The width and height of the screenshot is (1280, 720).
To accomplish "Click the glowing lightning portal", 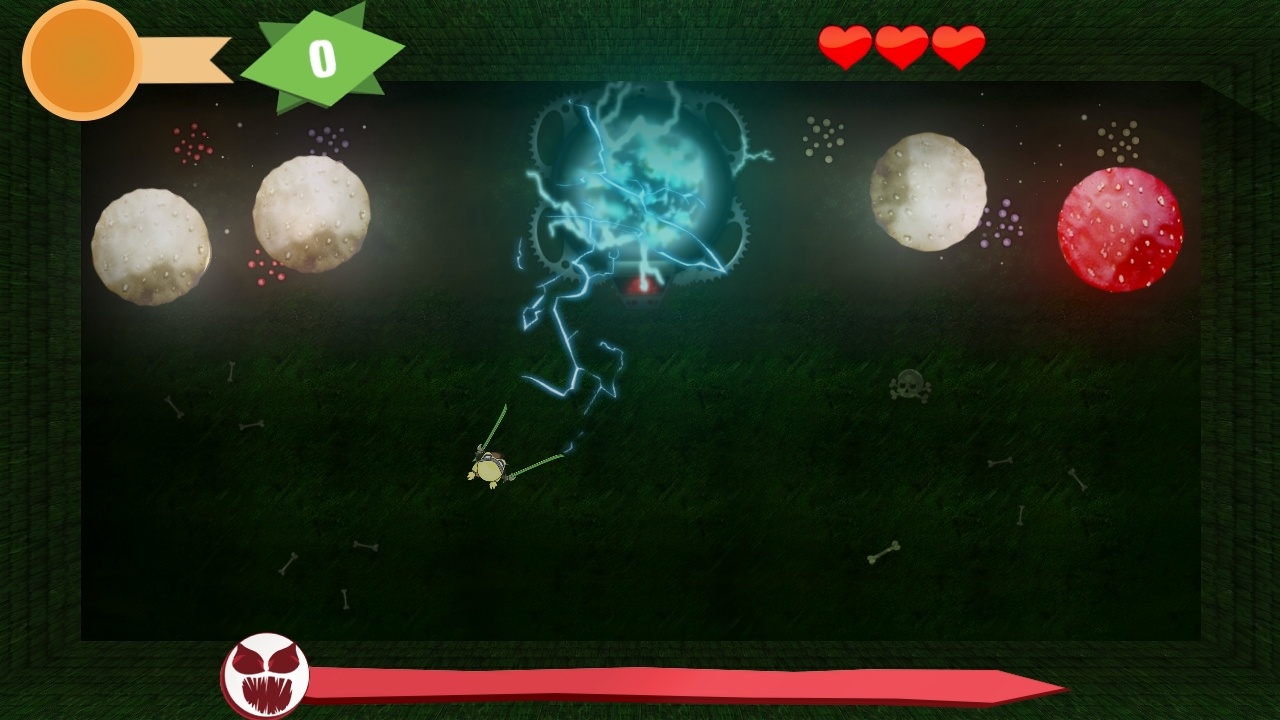I will coord(640,180).
